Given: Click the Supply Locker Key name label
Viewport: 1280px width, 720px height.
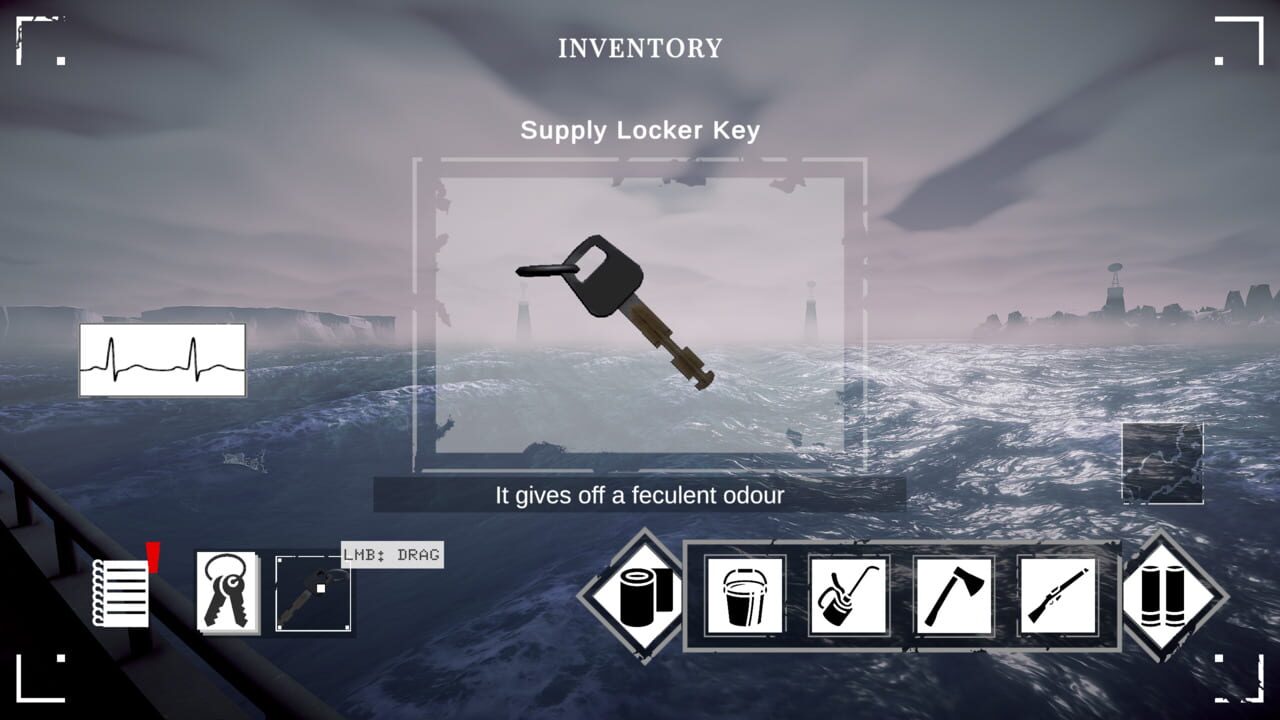Looking at the screenshot, I should [640, 129].
